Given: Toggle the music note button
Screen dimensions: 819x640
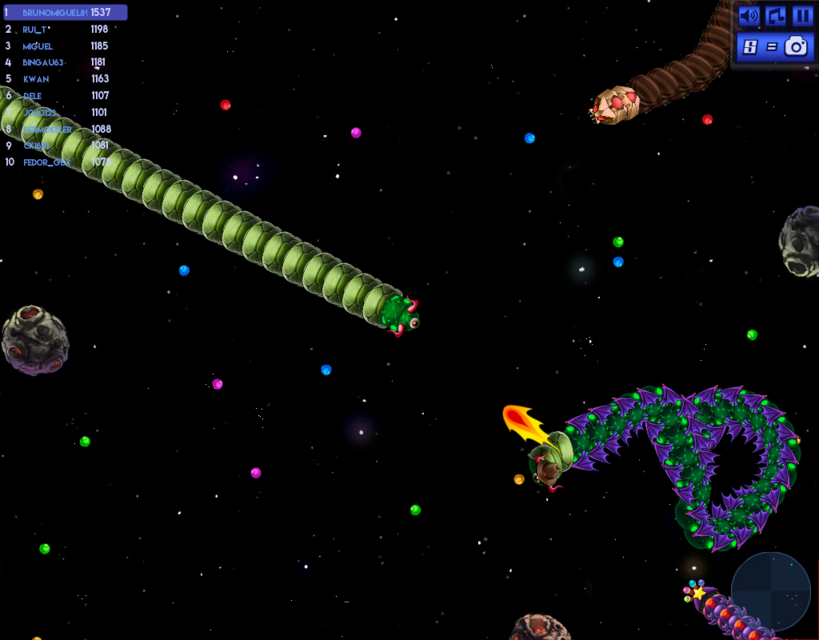Looking at the screenshot, I should 776,16.
